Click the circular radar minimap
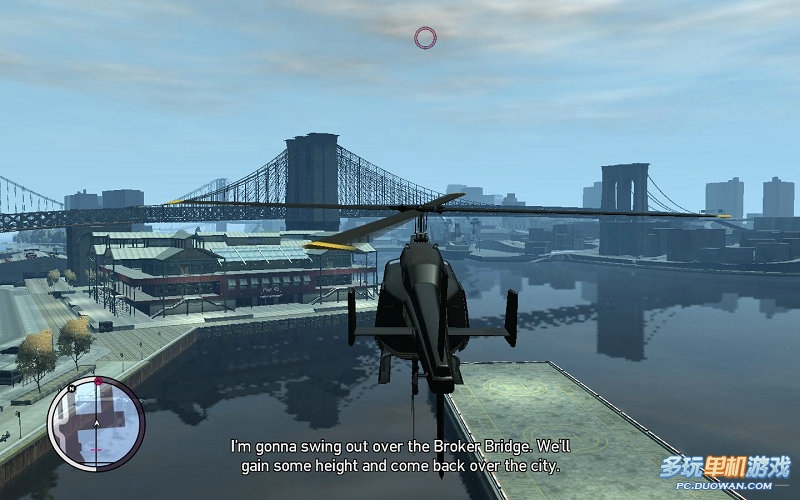The image size is (800, 500). click(x=96, y=423)
